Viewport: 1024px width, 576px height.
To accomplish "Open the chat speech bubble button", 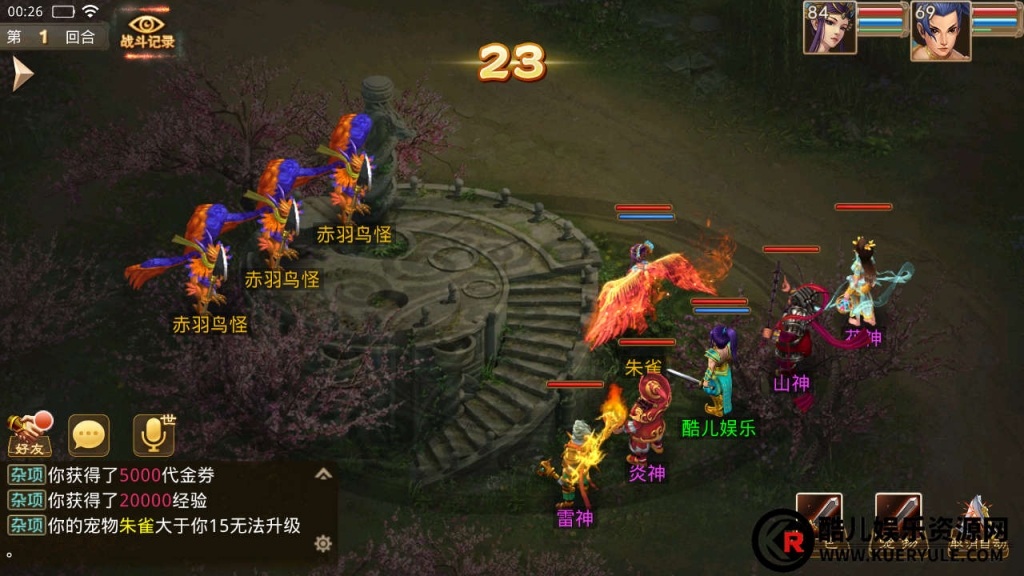I will 89,435.
